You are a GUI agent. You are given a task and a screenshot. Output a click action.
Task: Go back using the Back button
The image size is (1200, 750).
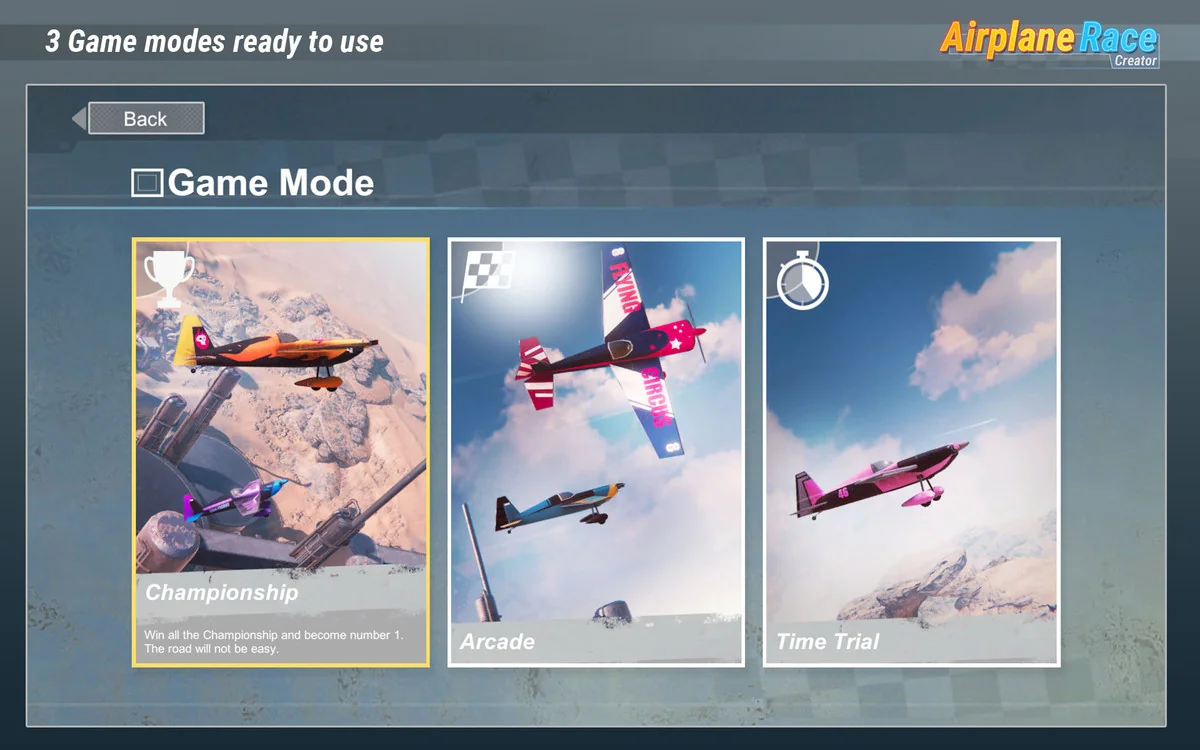pyautogui.click(x=146, y=119)
